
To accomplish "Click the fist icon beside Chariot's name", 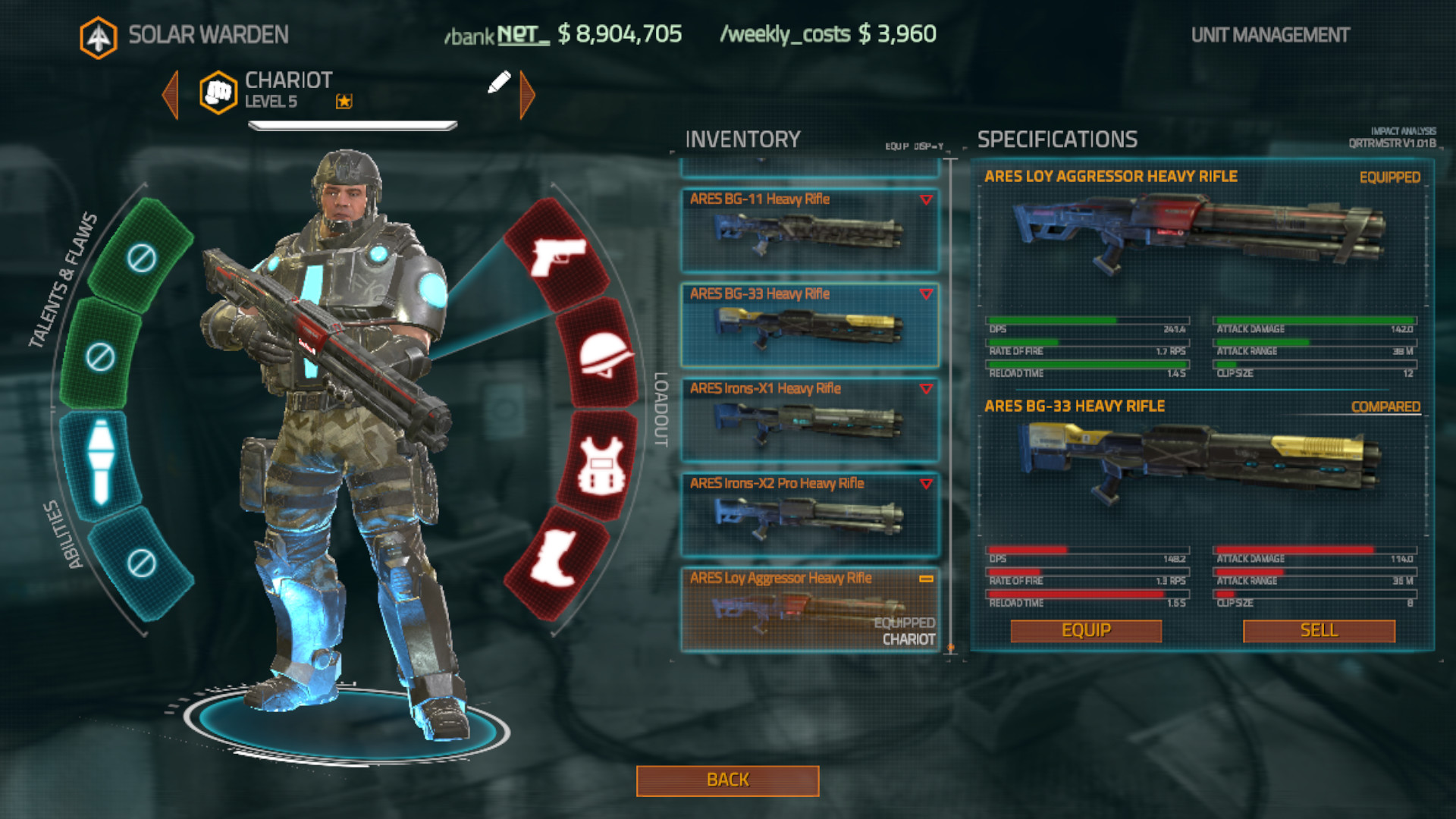I will click(x=217, y=91).
